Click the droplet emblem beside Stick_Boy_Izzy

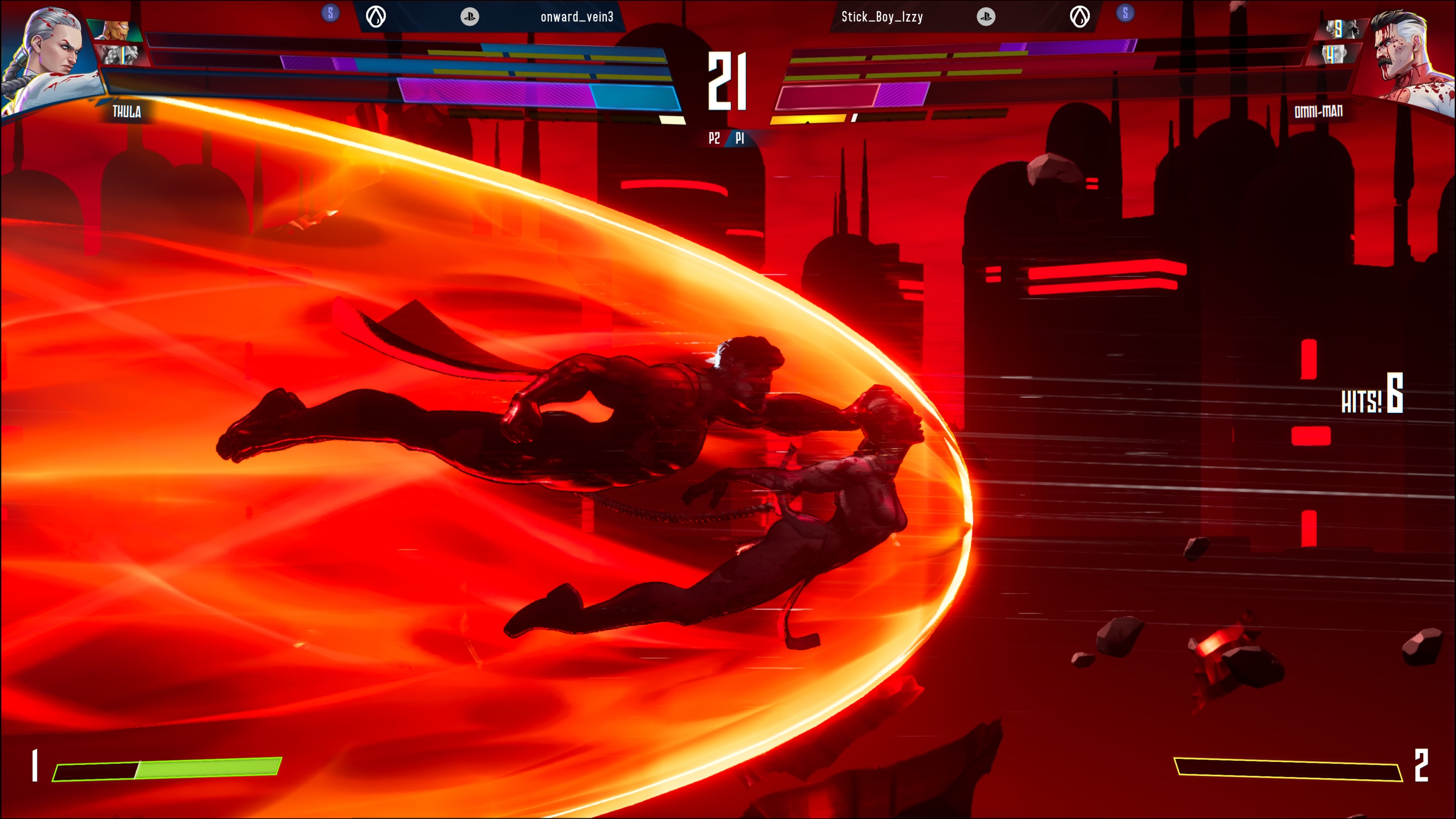pos(1079,17)
